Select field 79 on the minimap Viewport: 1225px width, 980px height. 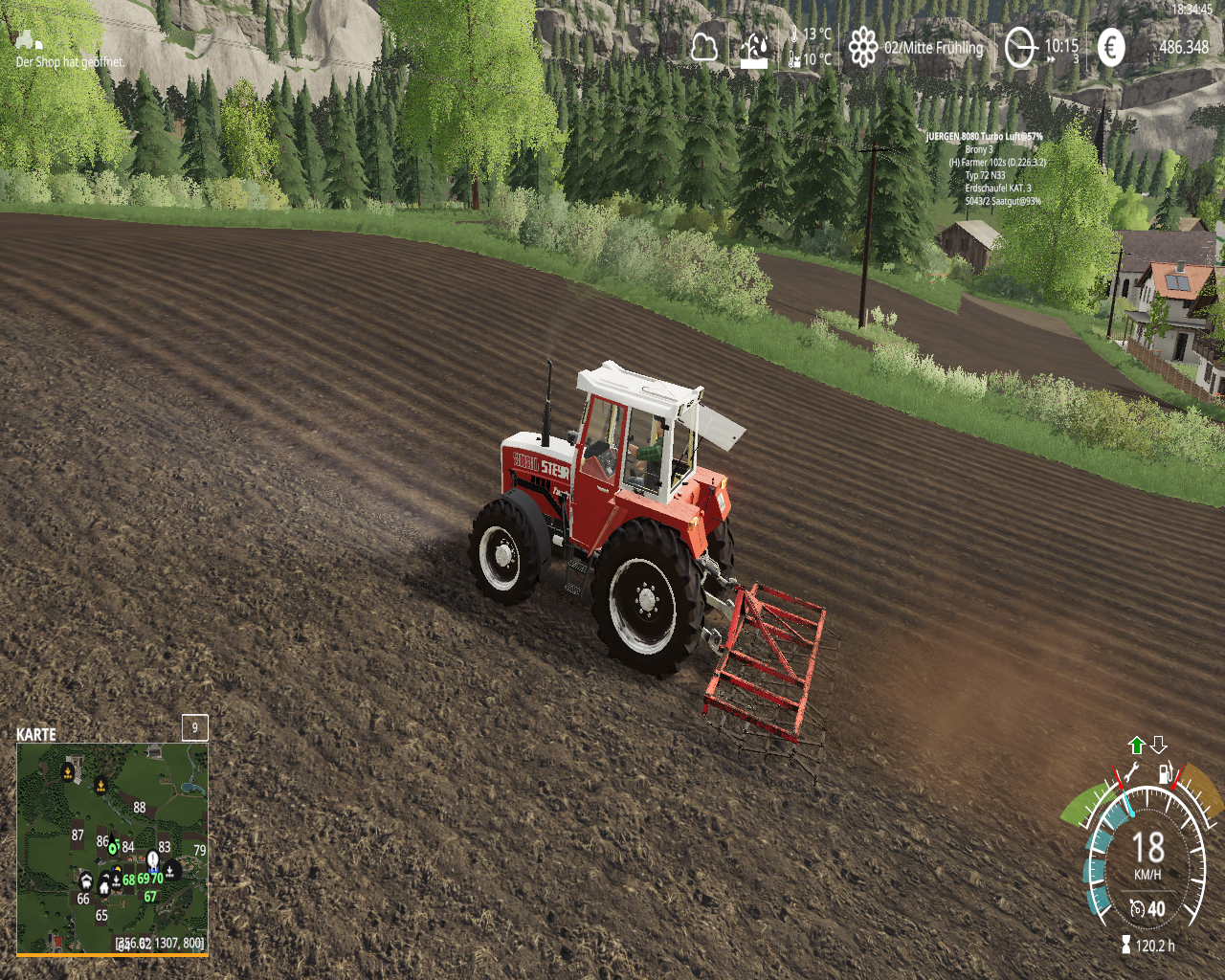pyautogui.click(x=199, y=850)
